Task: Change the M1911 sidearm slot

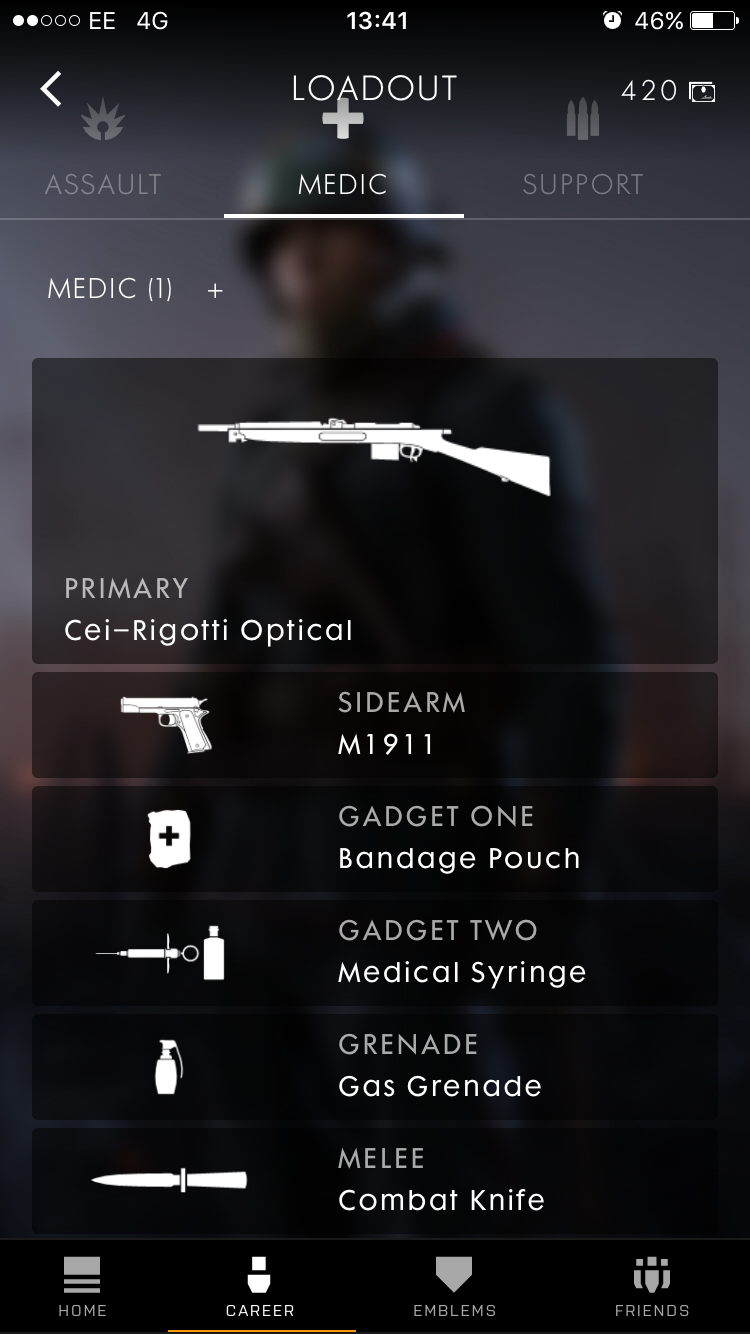Action: click(x=375, y=725)
